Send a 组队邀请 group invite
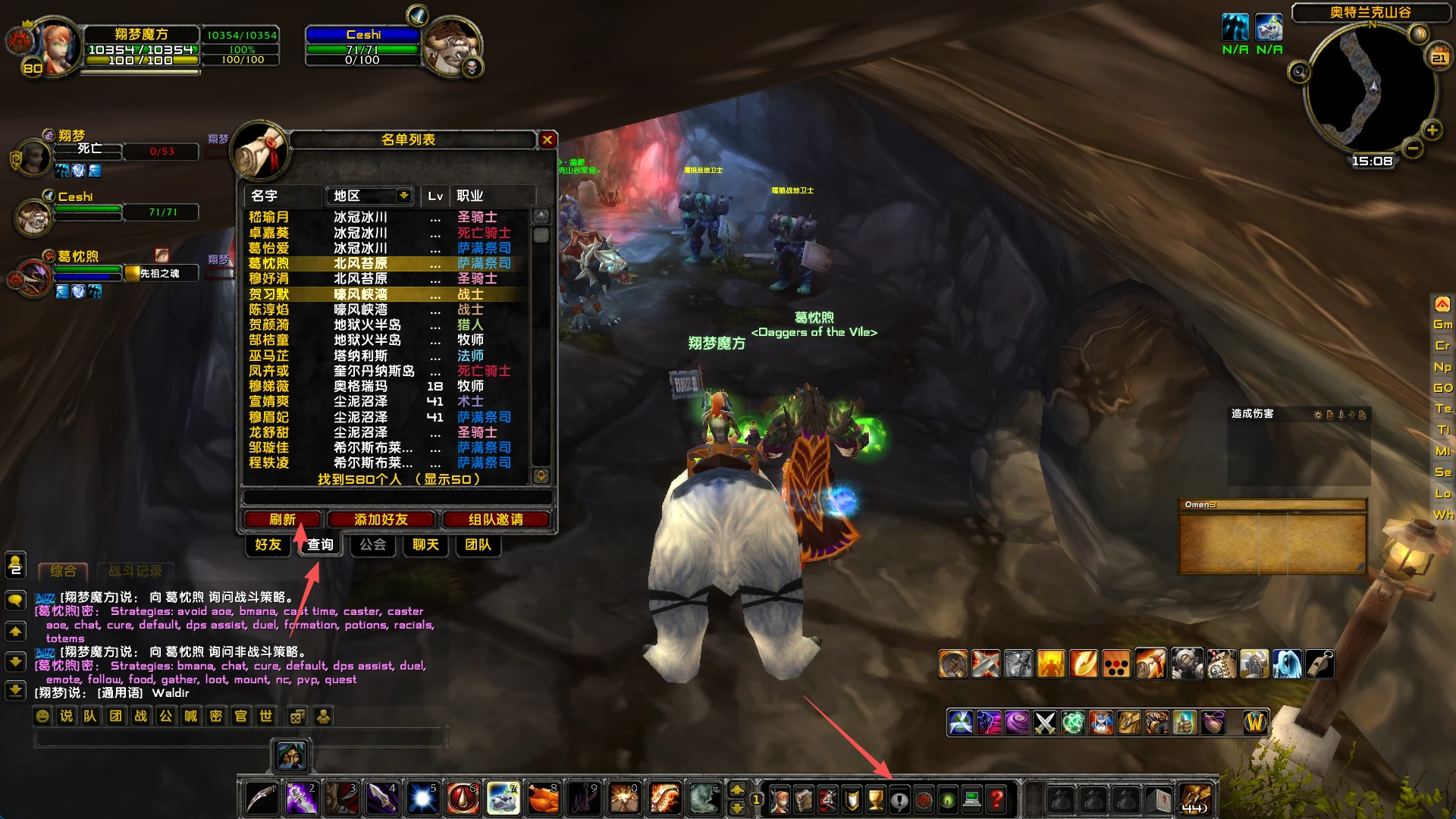 point(495,519)
